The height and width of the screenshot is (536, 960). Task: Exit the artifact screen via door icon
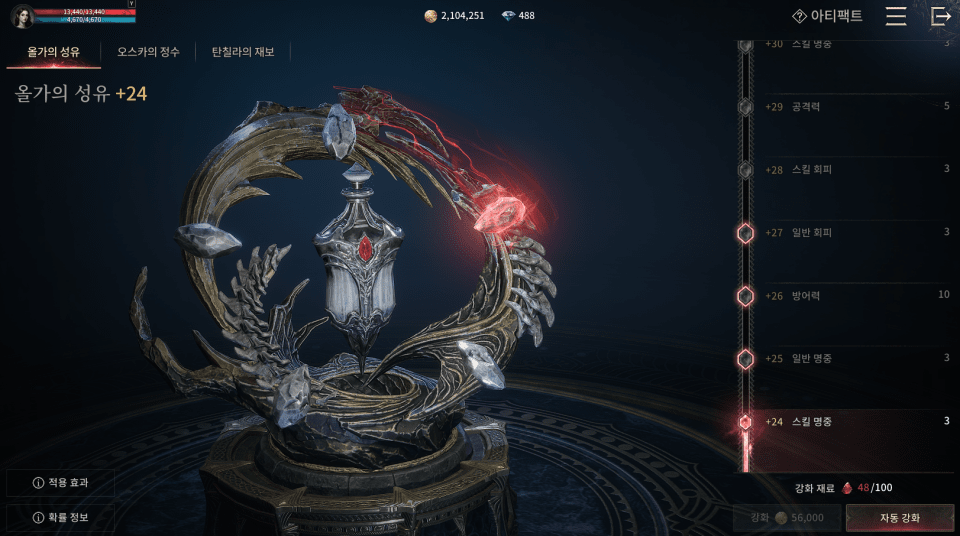tap(940, 16)
